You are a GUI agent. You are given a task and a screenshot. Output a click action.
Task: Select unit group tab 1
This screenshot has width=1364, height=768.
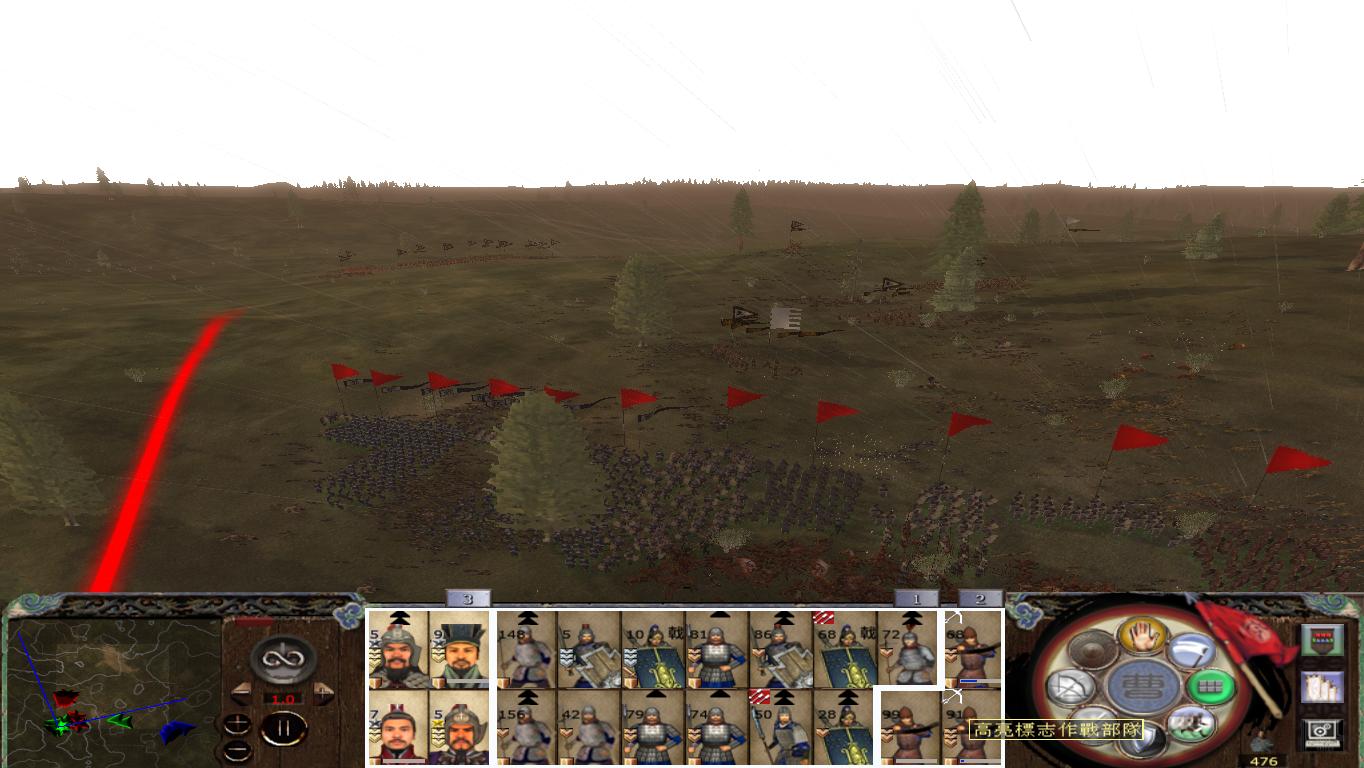coord(916,598)
